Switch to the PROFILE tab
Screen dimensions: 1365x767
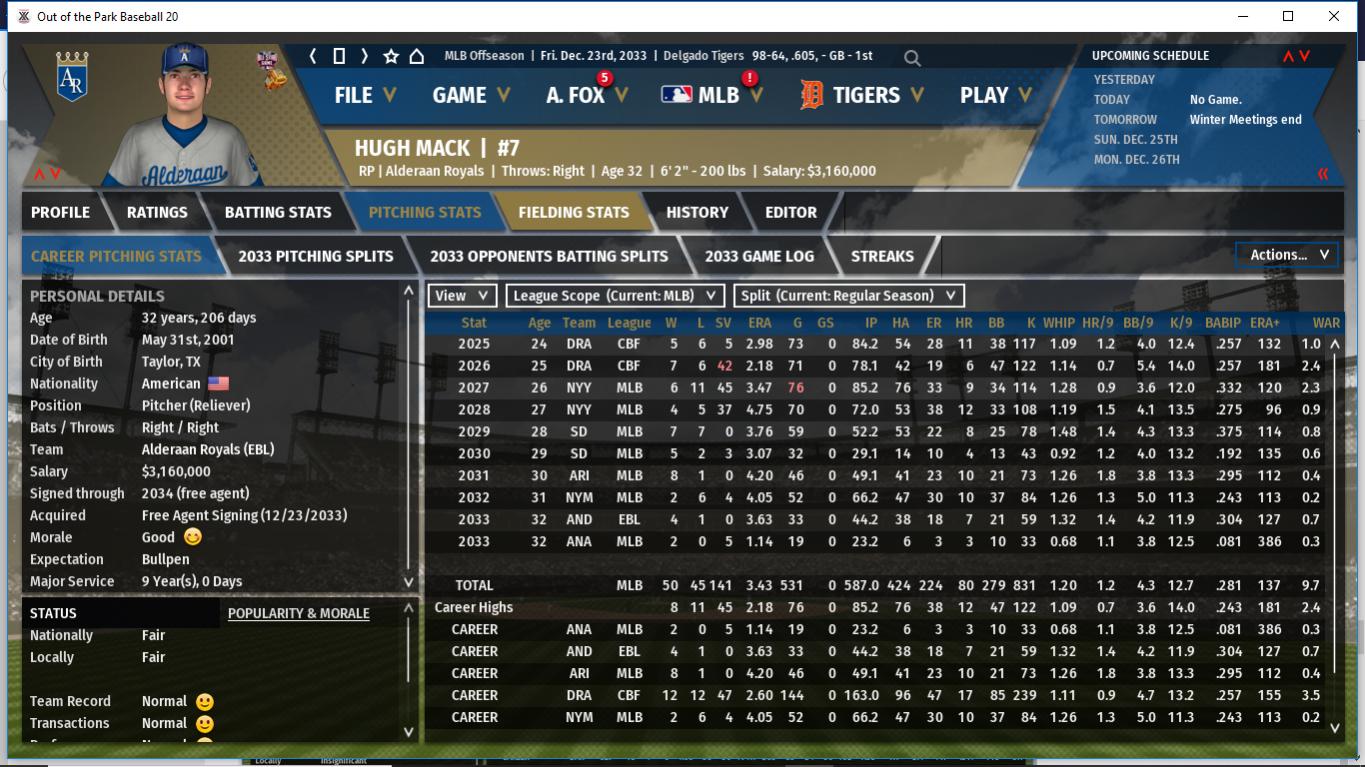(60, 212)
